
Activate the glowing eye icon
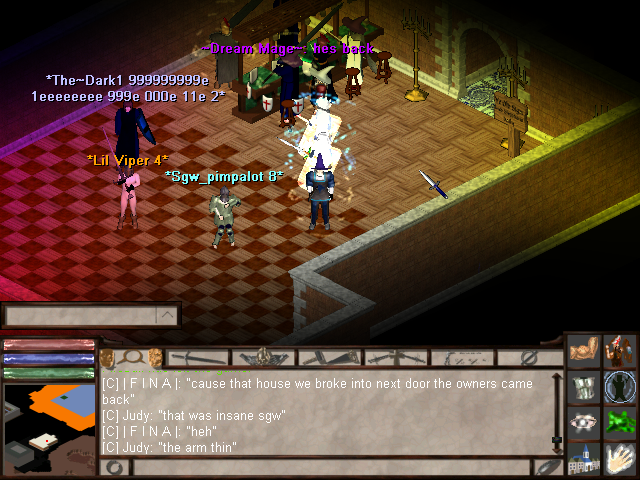[584, 422]
